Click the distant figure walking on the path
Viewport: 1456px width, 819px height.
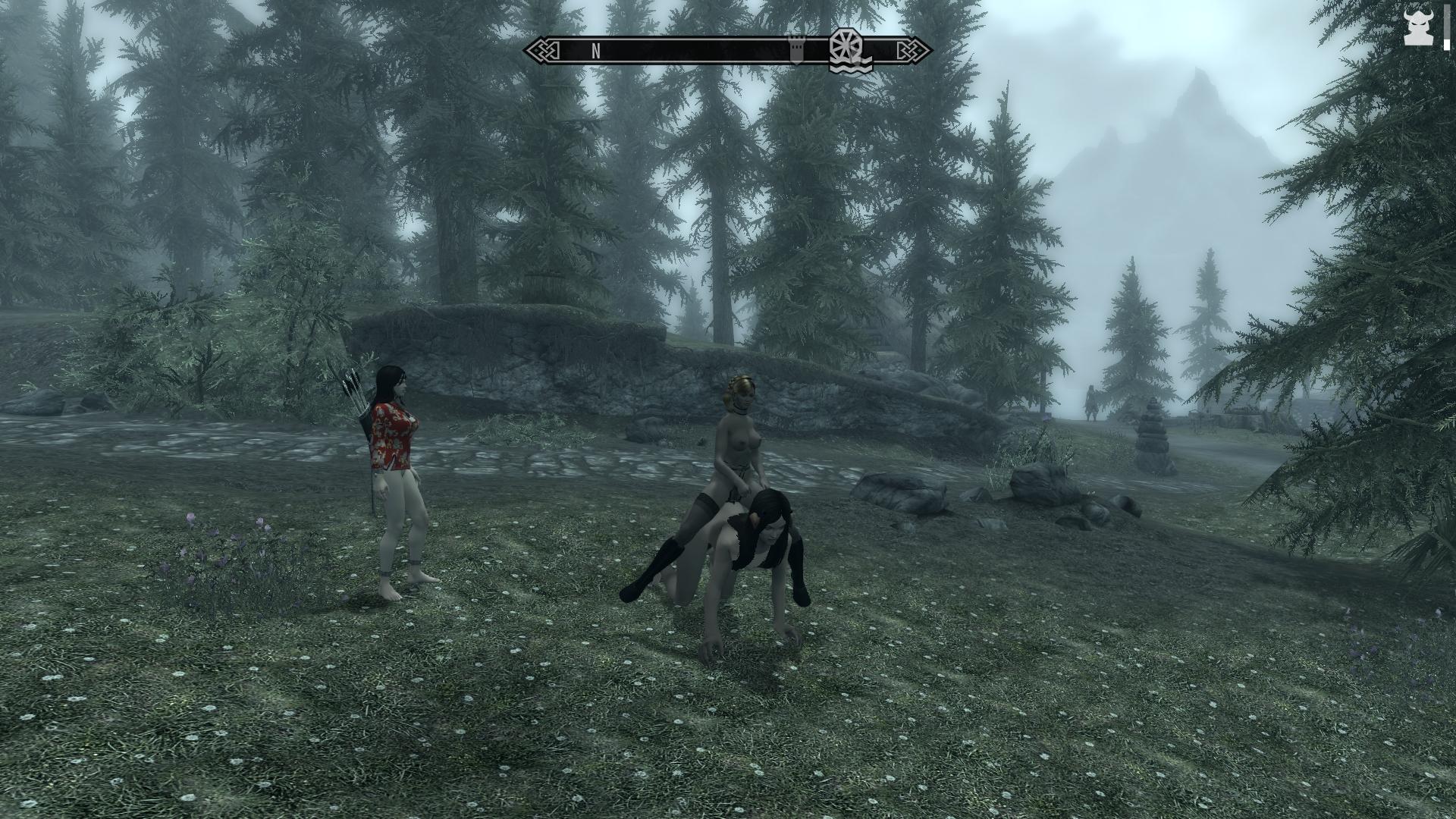(1092, 402)
